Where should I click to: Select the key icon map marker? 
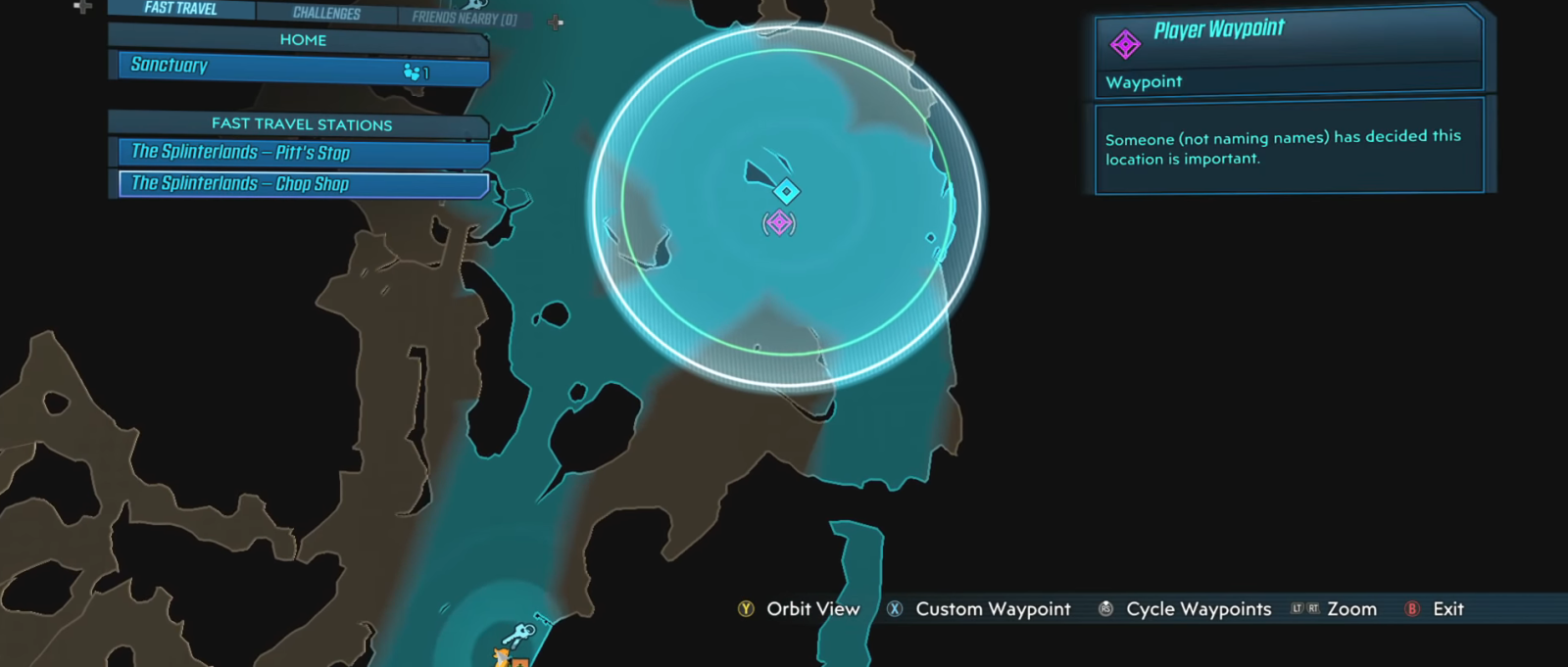pyautogui.click(x=517, y=635)
